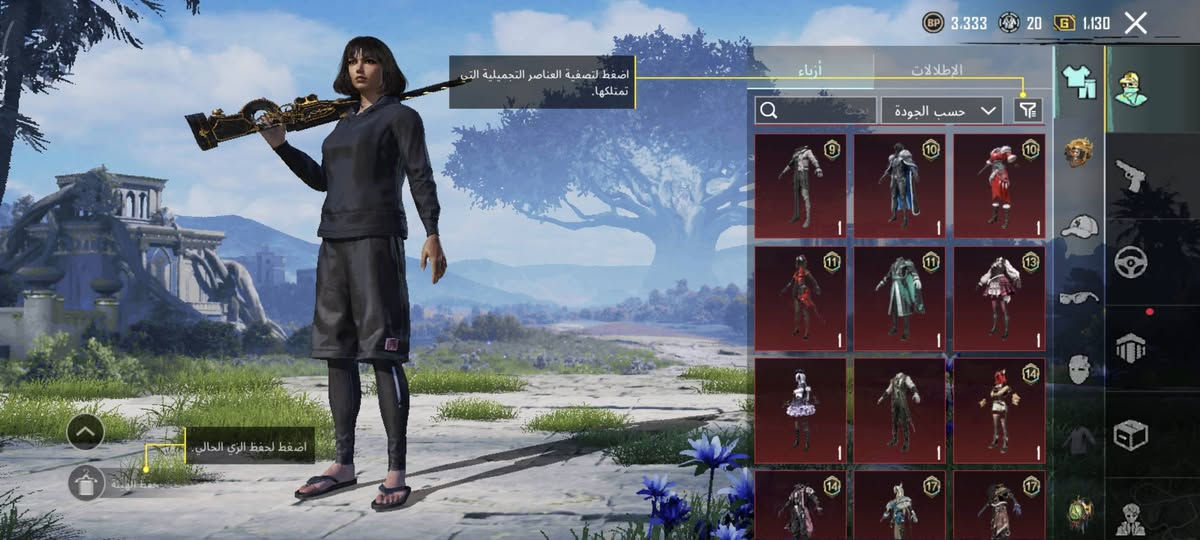Select the clothing shirt category icon
The image size is (1200, 540).
1079,82
